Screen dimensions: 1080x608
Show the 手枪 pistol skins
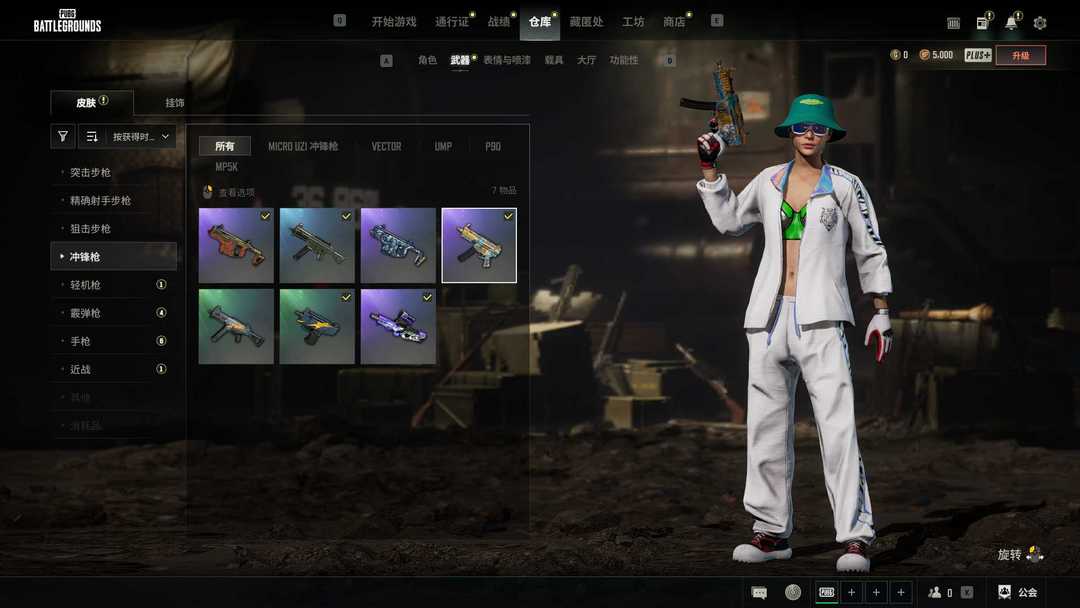(x=80, y=341)
